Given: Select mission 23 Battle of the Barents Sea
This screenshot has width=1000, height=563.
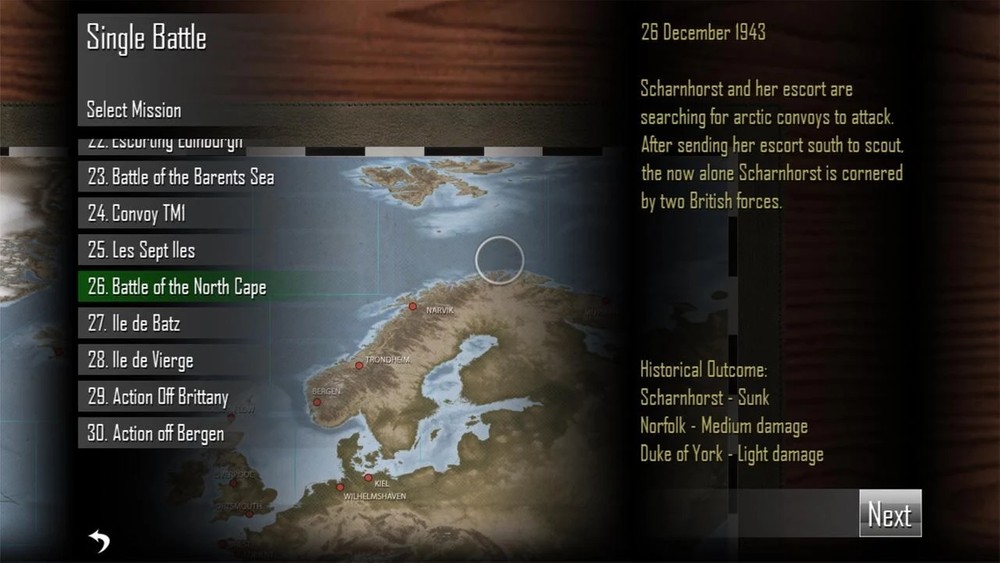Looking at the screenshot, I should click(x=180, y=177).
